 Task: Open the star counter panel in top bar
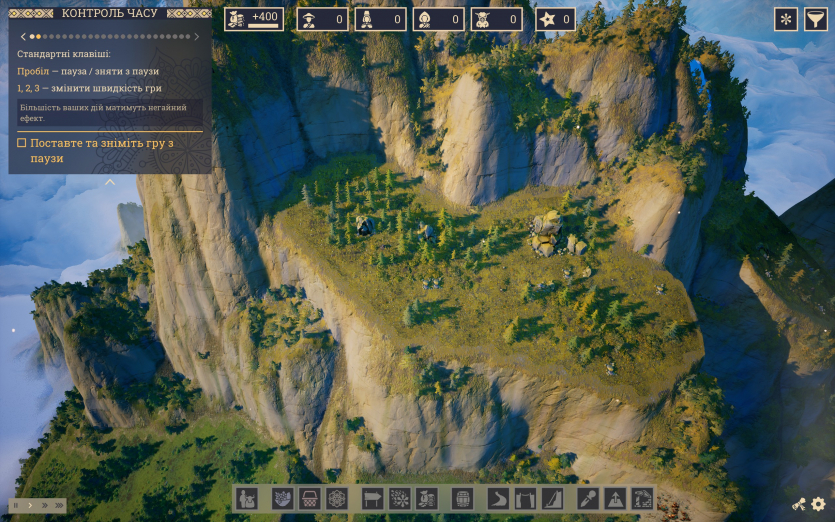pyautogui.click(x=555, y=19)
